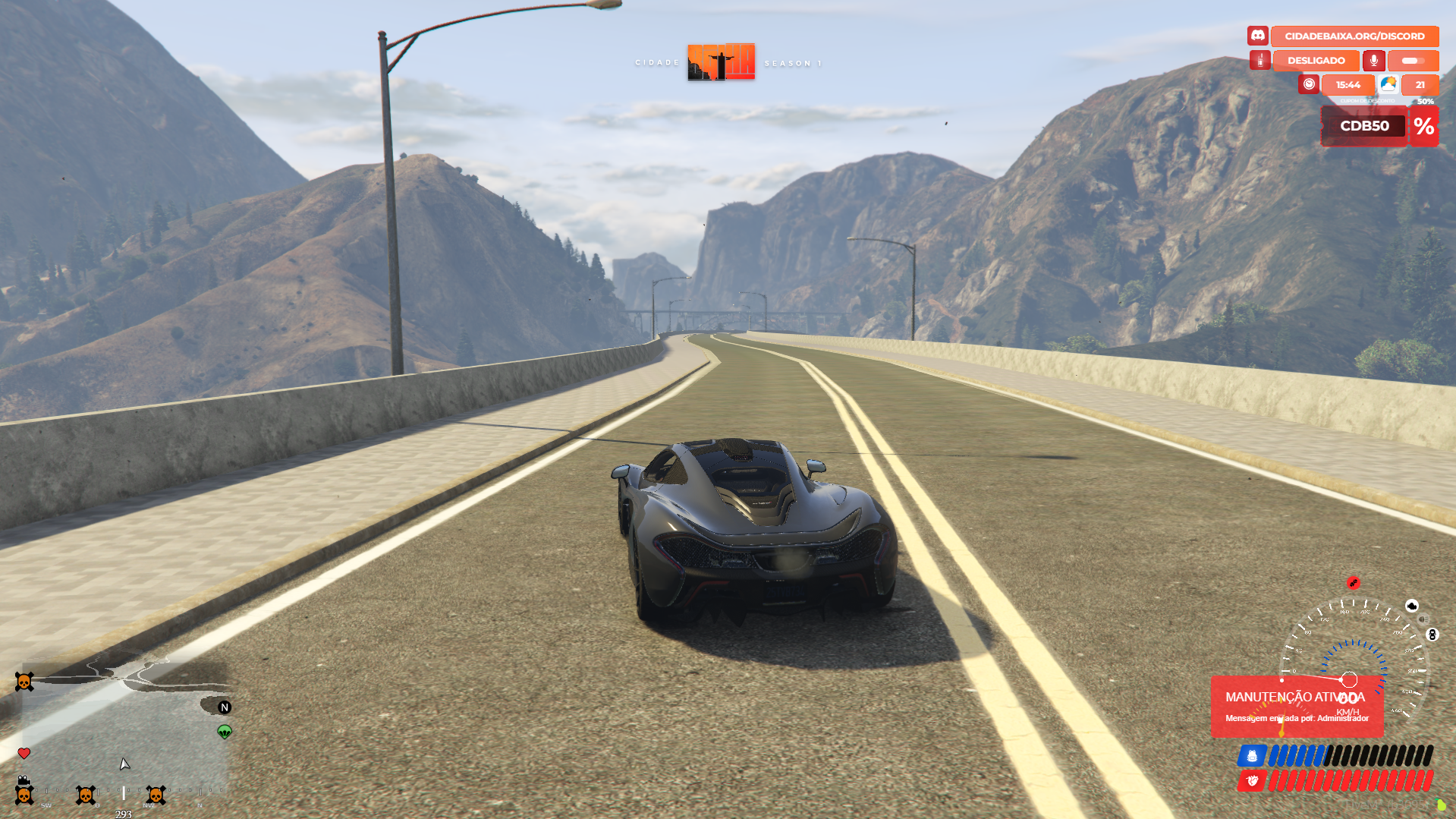1456x819 pixels.
Task: Click the north N marker on minimap
Action: [x=225, y=707]
